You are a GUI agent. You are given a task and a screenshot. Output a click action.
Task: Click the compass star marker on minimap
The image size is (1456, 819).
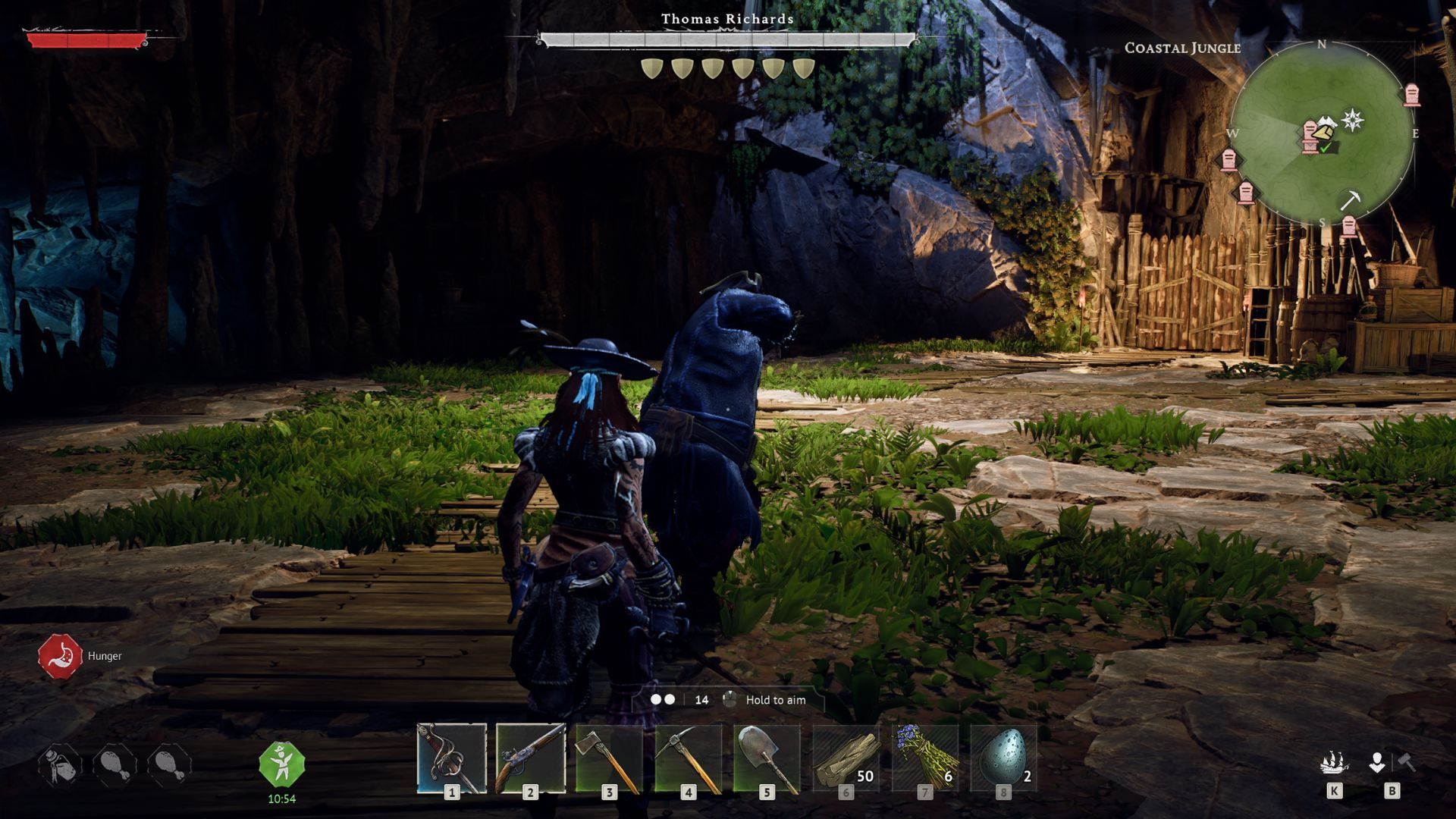click(1353, 120)
